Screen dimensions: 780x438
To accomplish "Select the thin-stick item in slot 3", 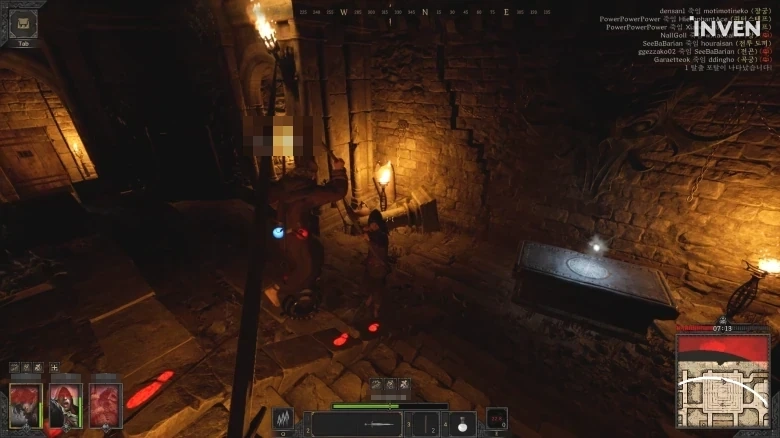I will 425,424.
